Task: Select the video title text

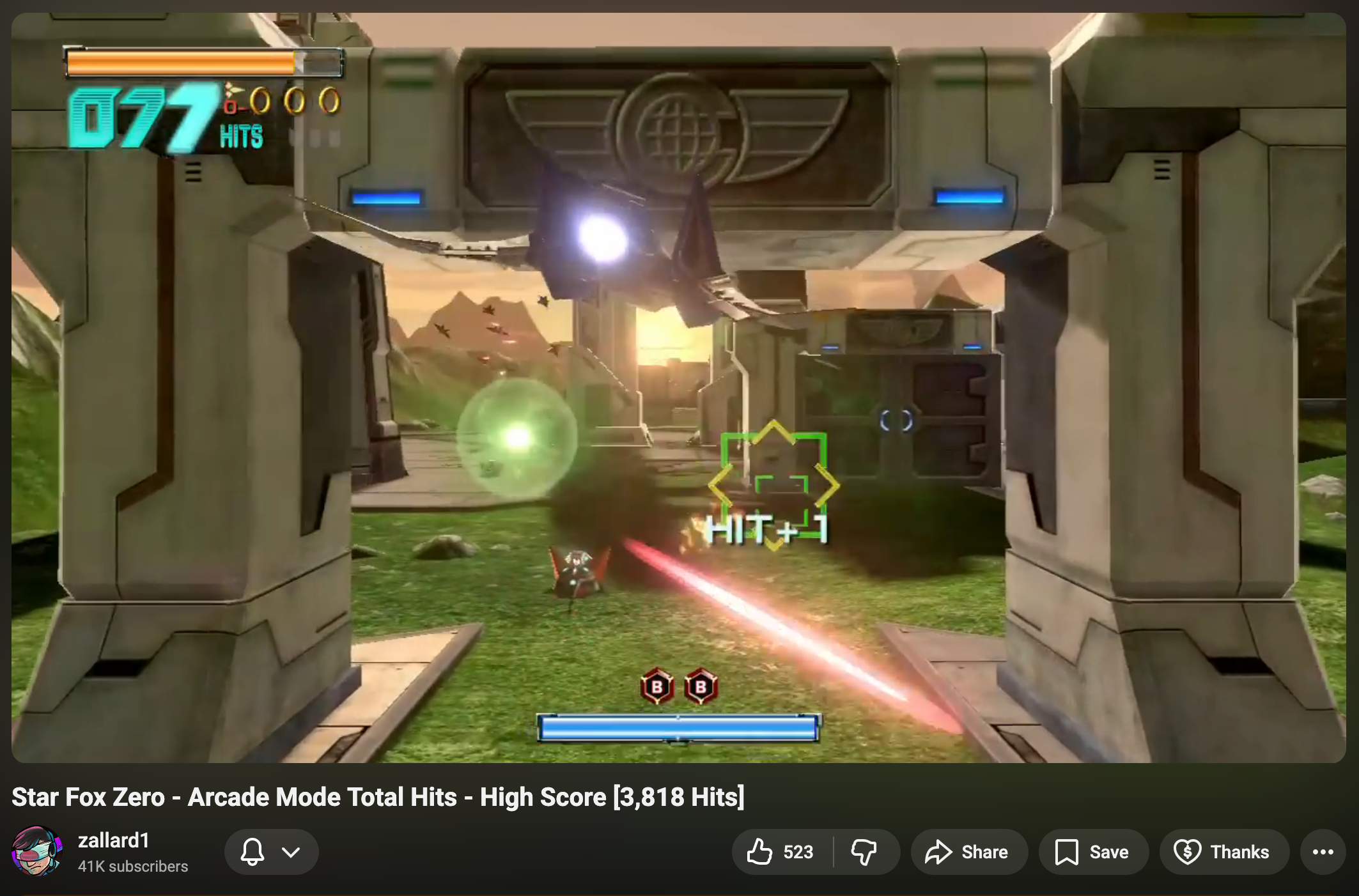Action: point(377,796)
